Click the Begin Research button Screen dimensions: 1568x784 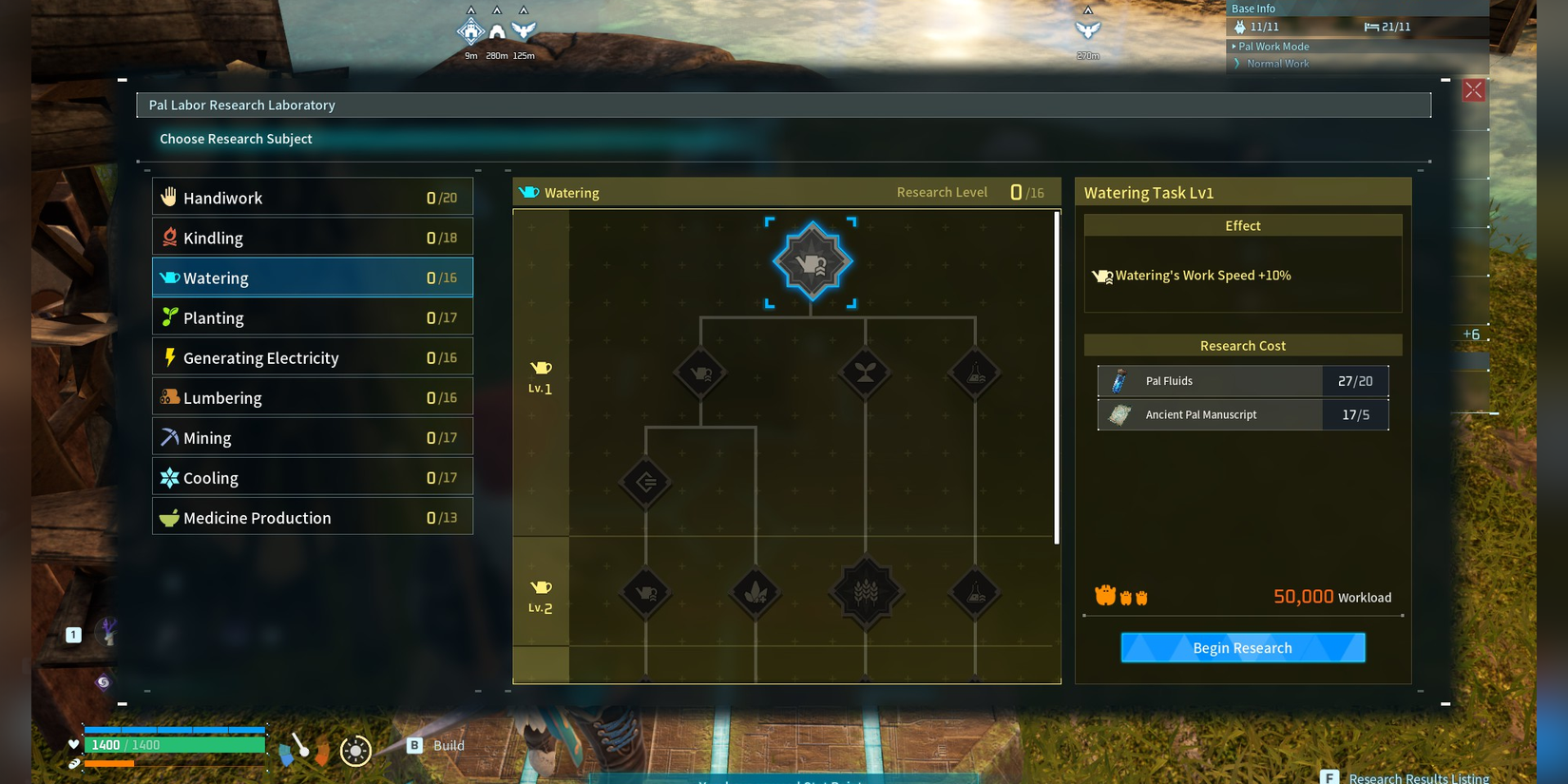click(1242, 648)
